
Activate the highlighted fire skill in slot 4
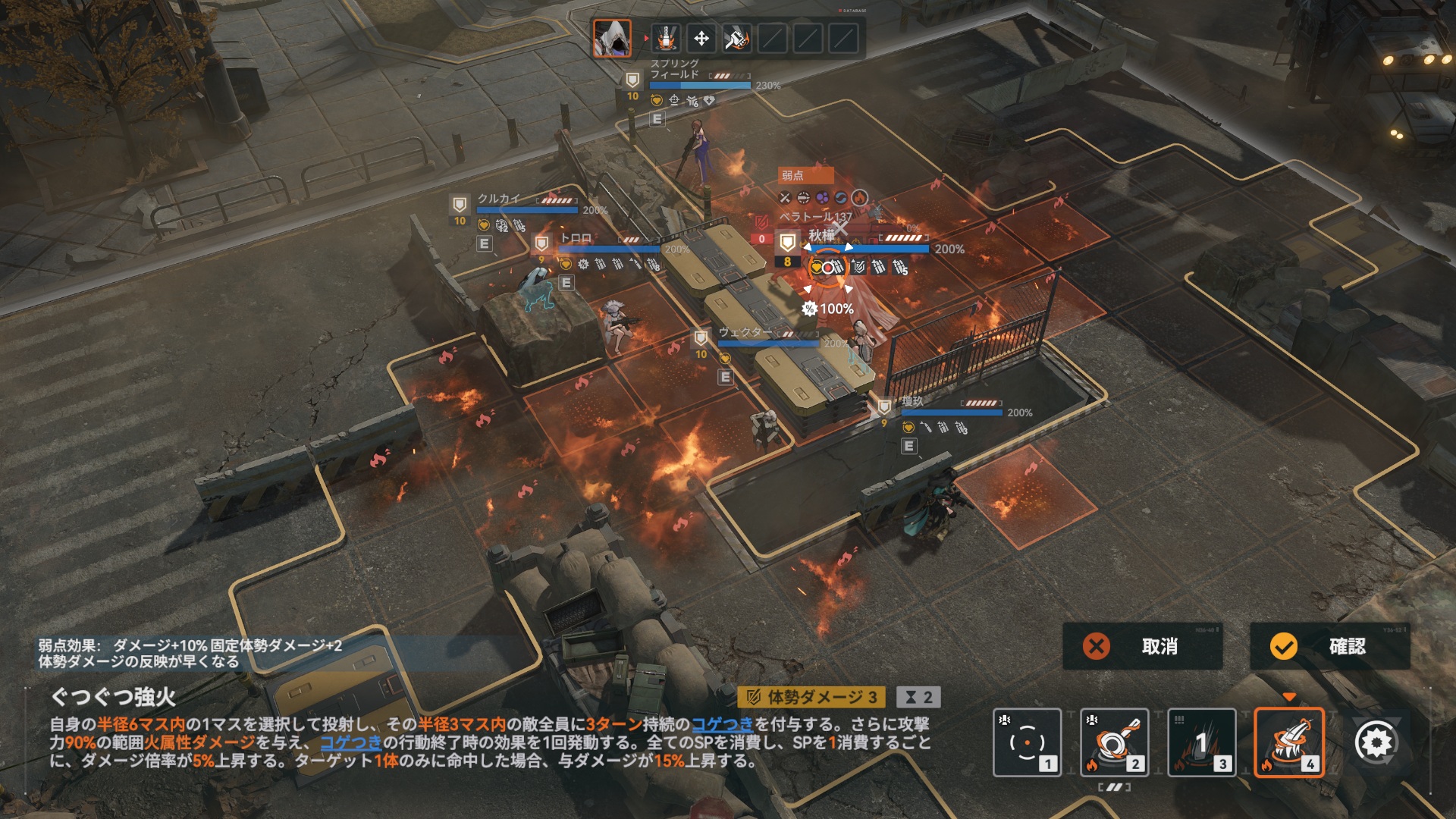click(1288, 742)
